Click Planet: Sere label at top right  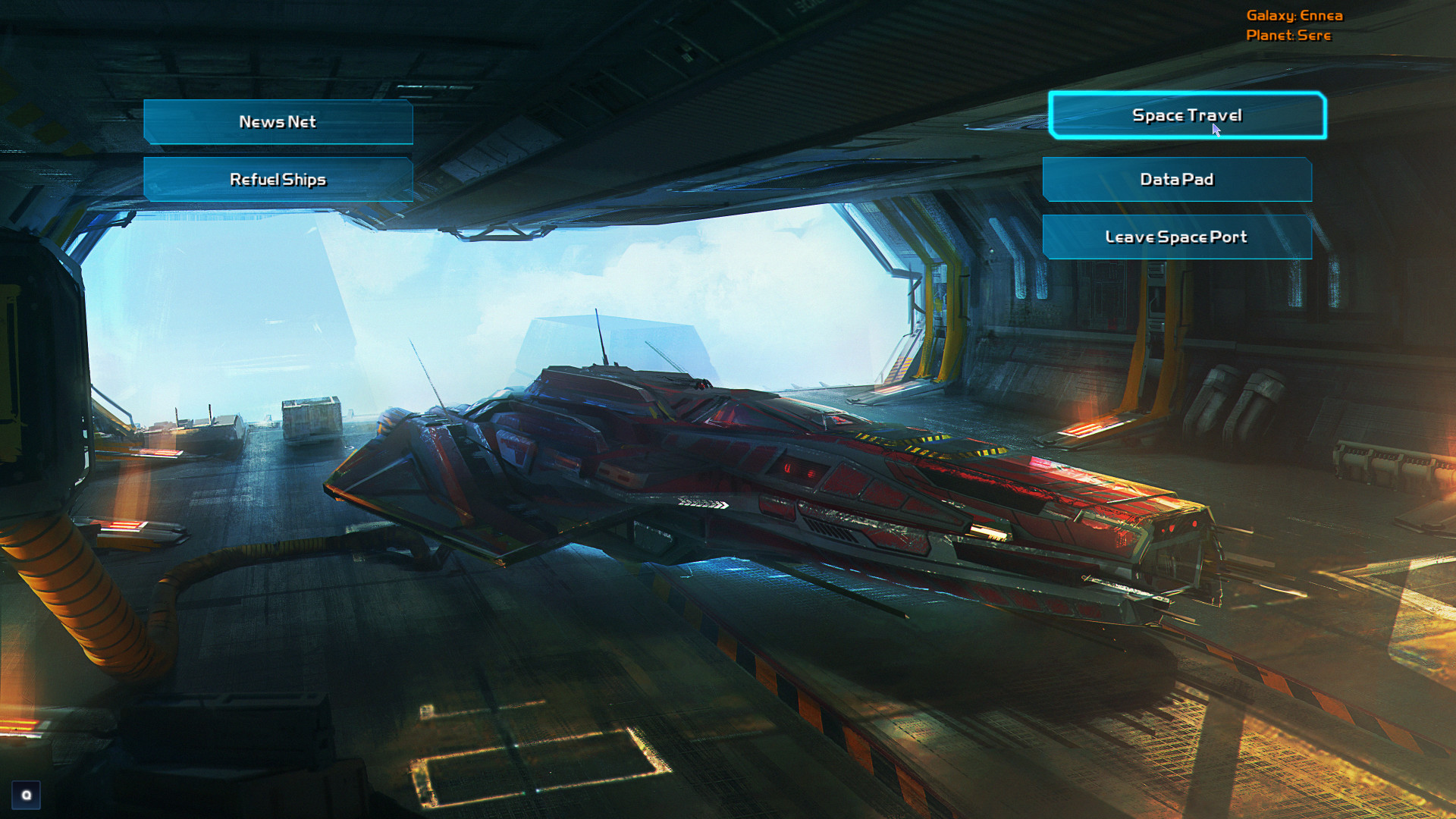[1289, 35]
